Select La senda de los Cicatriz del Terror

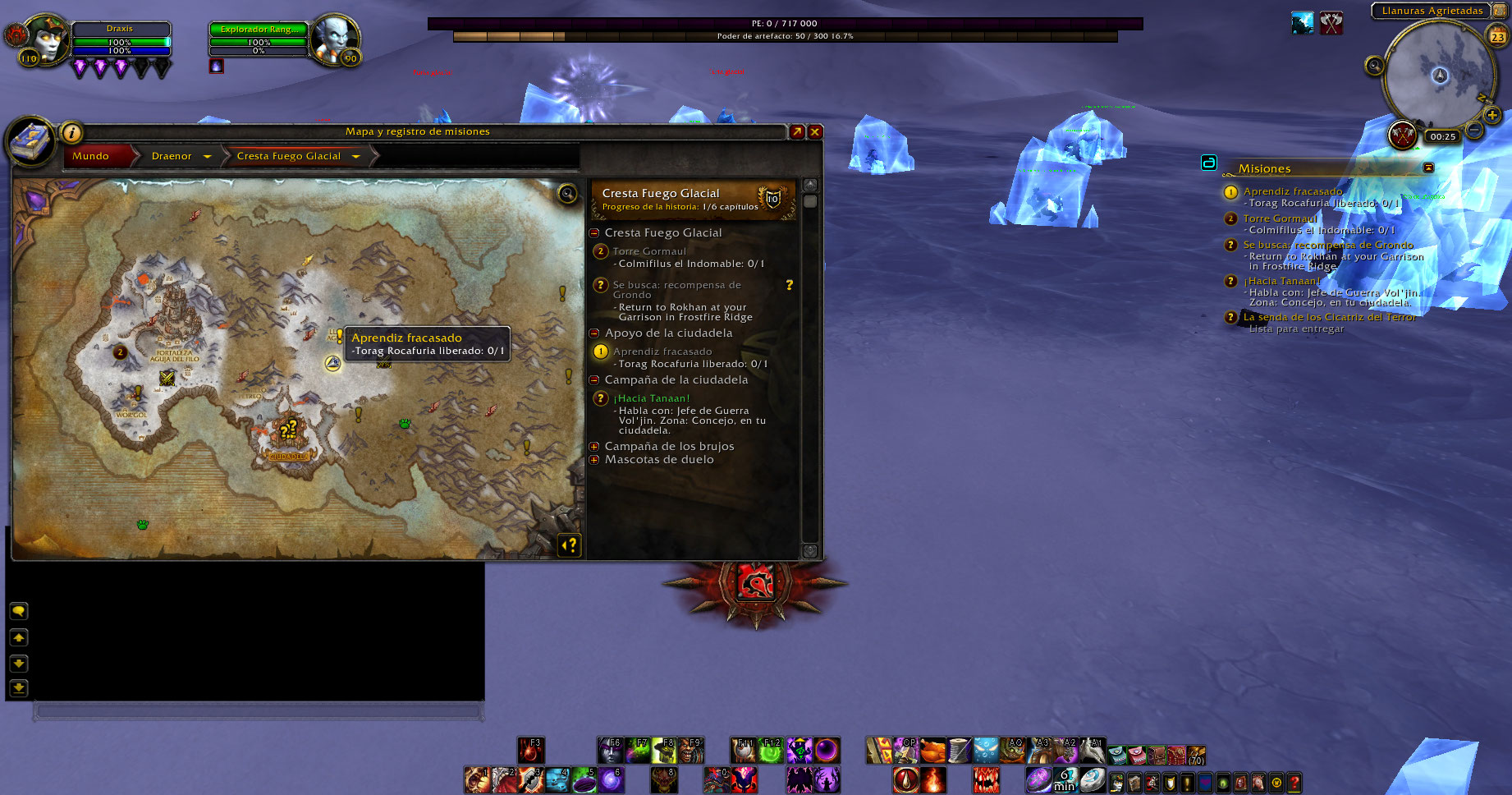point(1329,317)
